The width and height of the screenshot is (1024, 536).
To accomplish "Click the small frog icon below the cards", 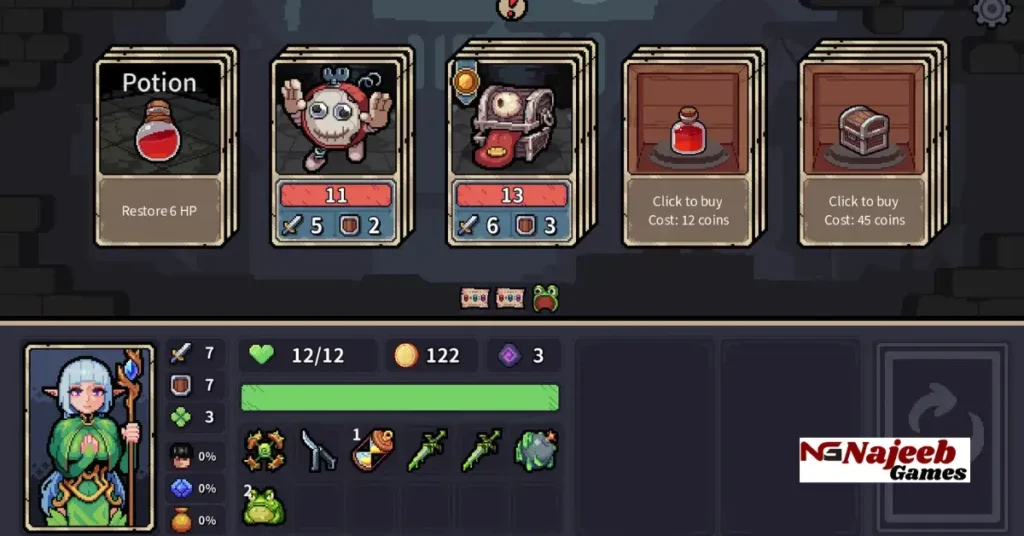I will coord(545,298).
